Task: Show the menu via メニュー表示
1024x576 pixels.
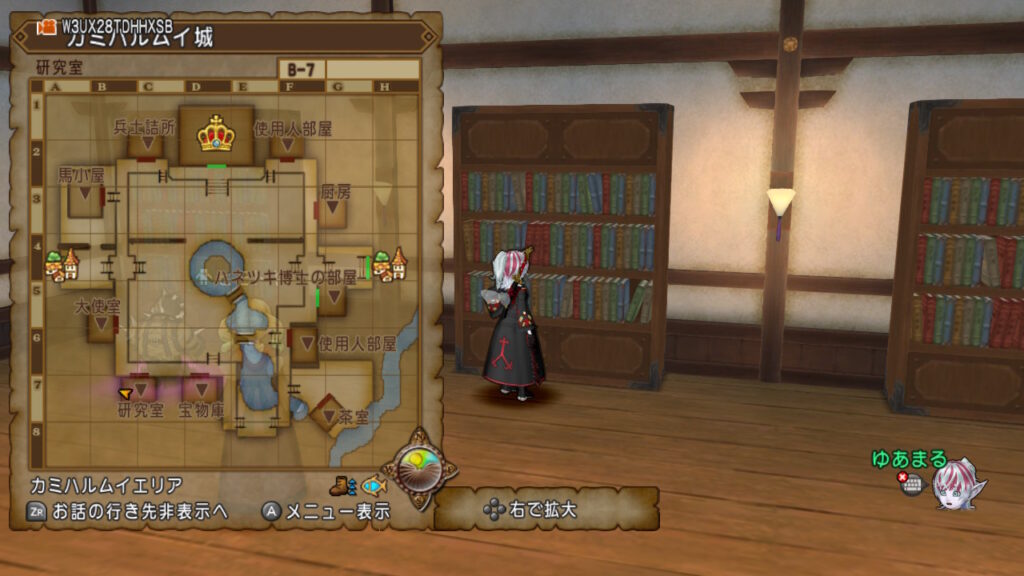Action: 326,511
